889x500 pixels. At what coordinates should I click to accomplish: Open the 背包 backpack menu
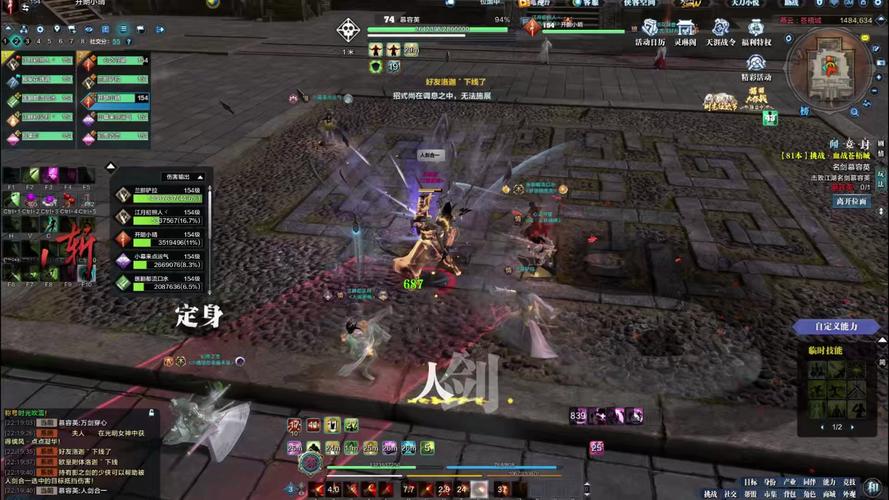790,494
